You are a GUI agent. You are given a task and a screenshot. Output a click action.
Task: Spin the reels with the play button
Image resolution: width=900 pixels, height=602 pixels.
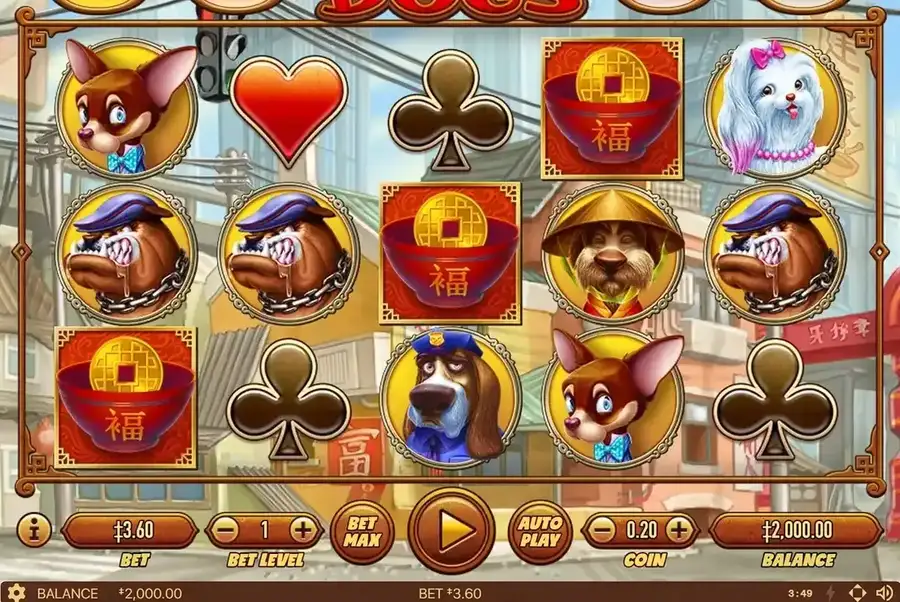pyautogui.click(x=451, y=530)
